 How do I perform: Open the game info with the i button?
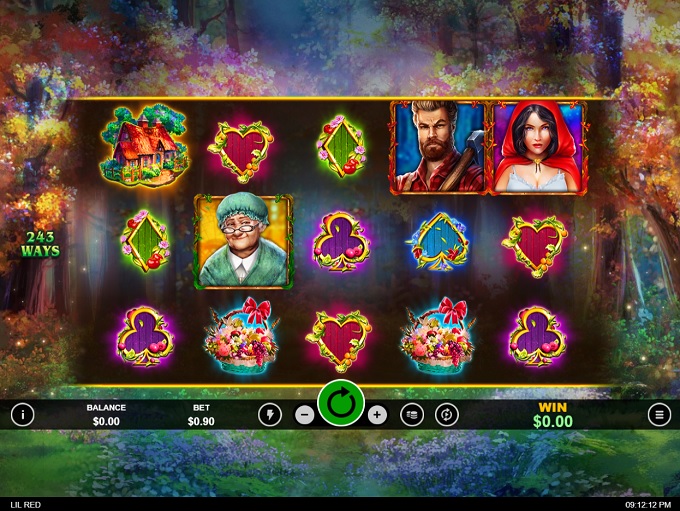click(x=22, y=414)
